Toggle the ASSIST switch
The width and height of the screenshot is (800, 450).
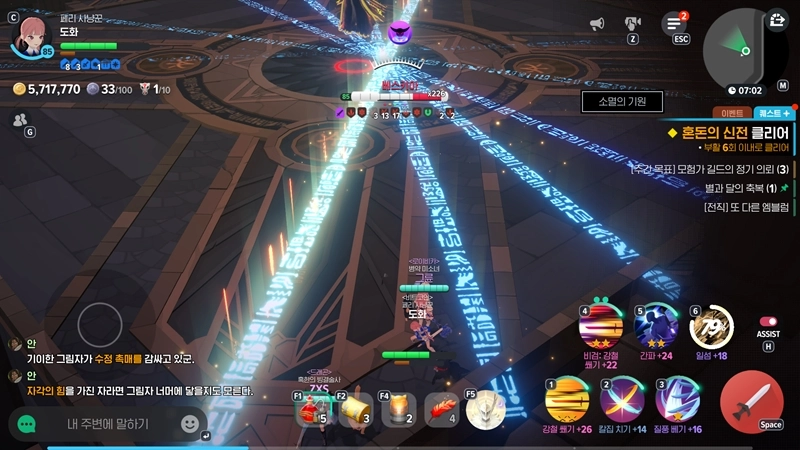click(x=768, y=322)
